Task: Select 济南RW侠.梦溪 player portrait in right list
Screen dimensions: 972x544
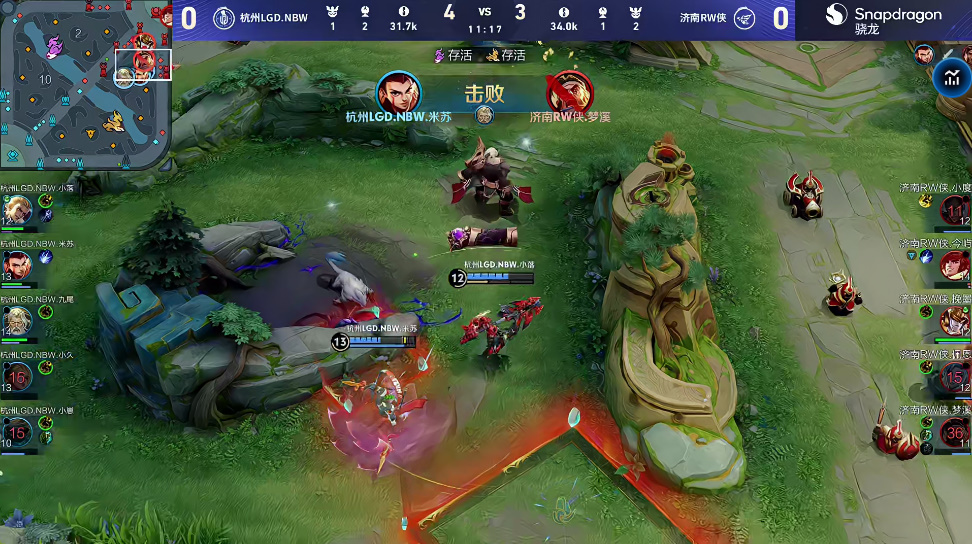Action: click(x=955, y=432)
